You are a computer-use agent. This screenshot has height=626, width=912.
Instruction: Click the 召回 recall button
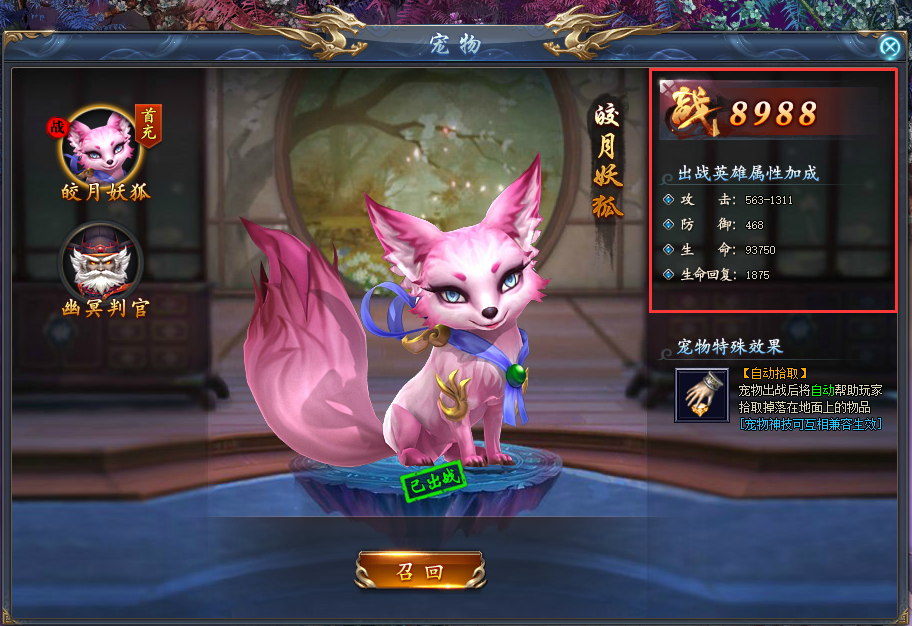click(420, 571)
